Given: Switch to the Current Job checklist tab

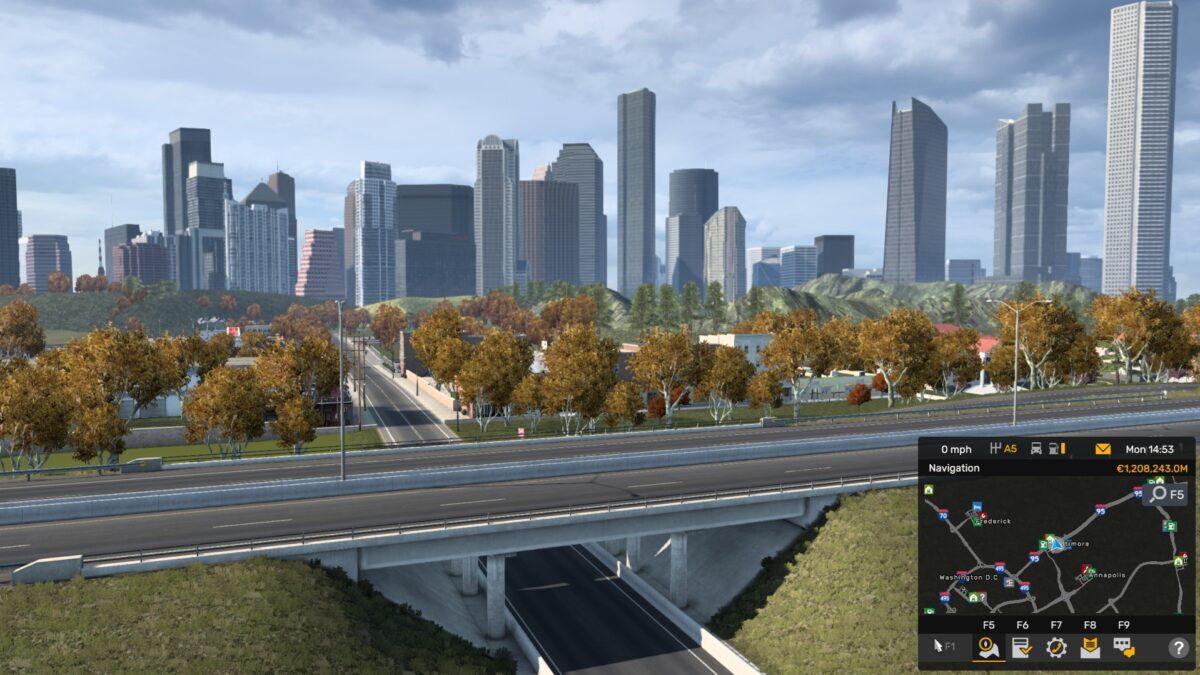Looking at the screenshot, I should coord(1023,647).
